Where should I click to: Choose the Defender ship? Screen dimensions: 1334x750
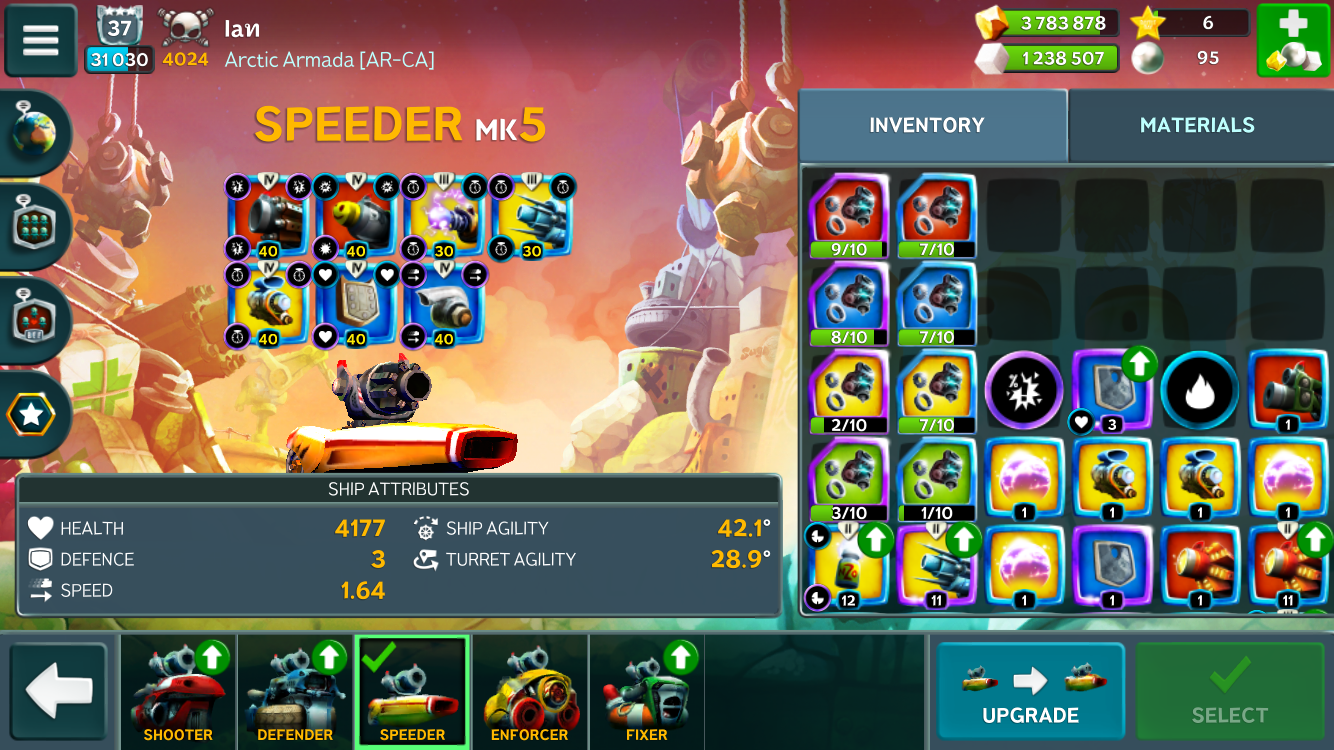pyautogui.click(x=295, y=692)
